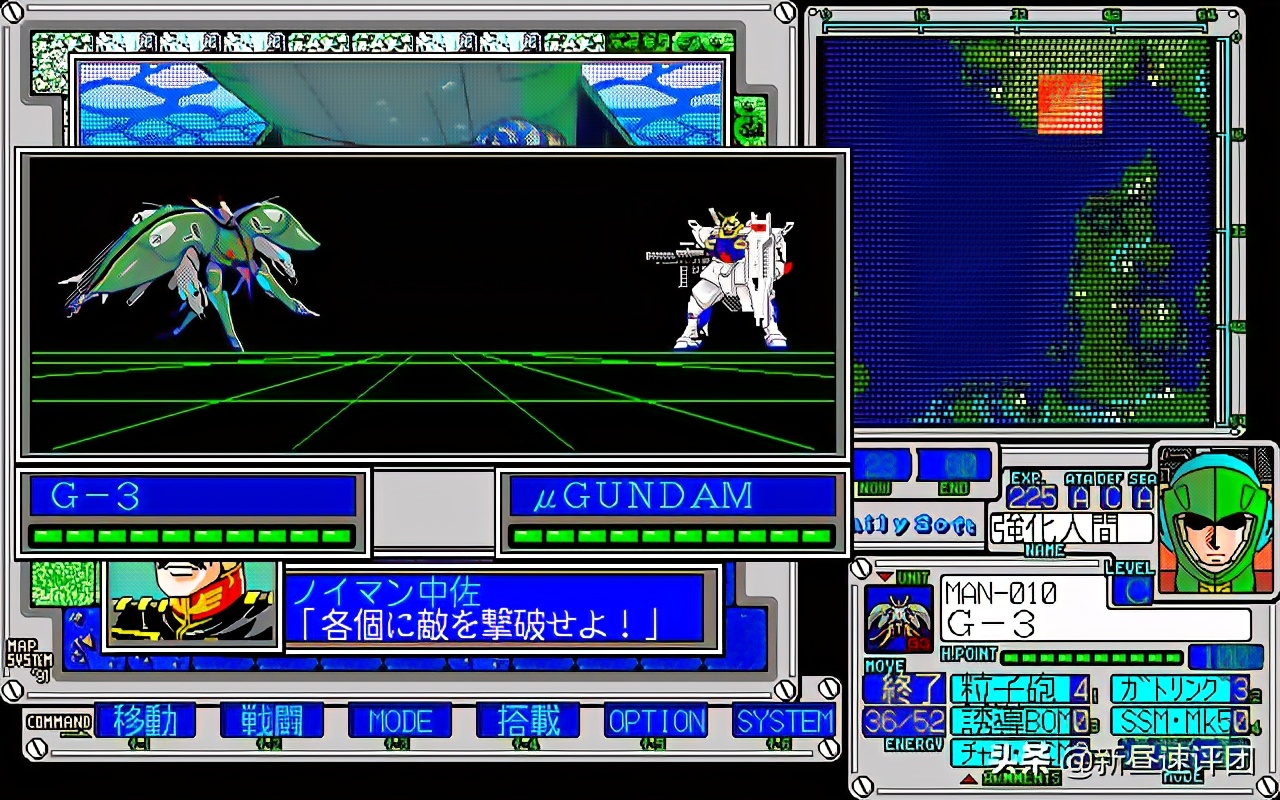This screenshot has width=1280, height=800.
Task: Select the 移動 movement command
Action: (147, 722)
